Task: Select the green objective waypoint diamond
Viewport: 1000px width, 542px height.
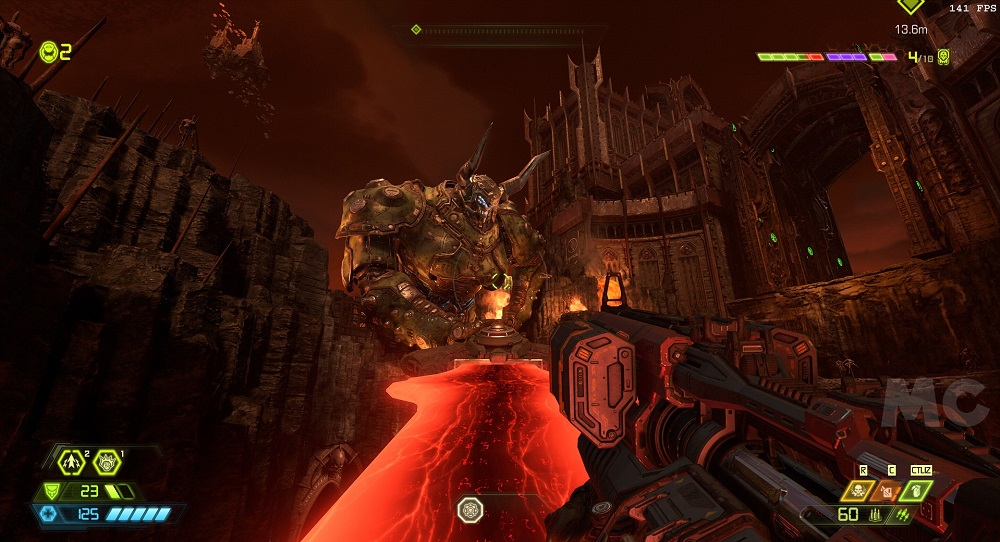Action: pyautogui.click(x=910, y=6)
